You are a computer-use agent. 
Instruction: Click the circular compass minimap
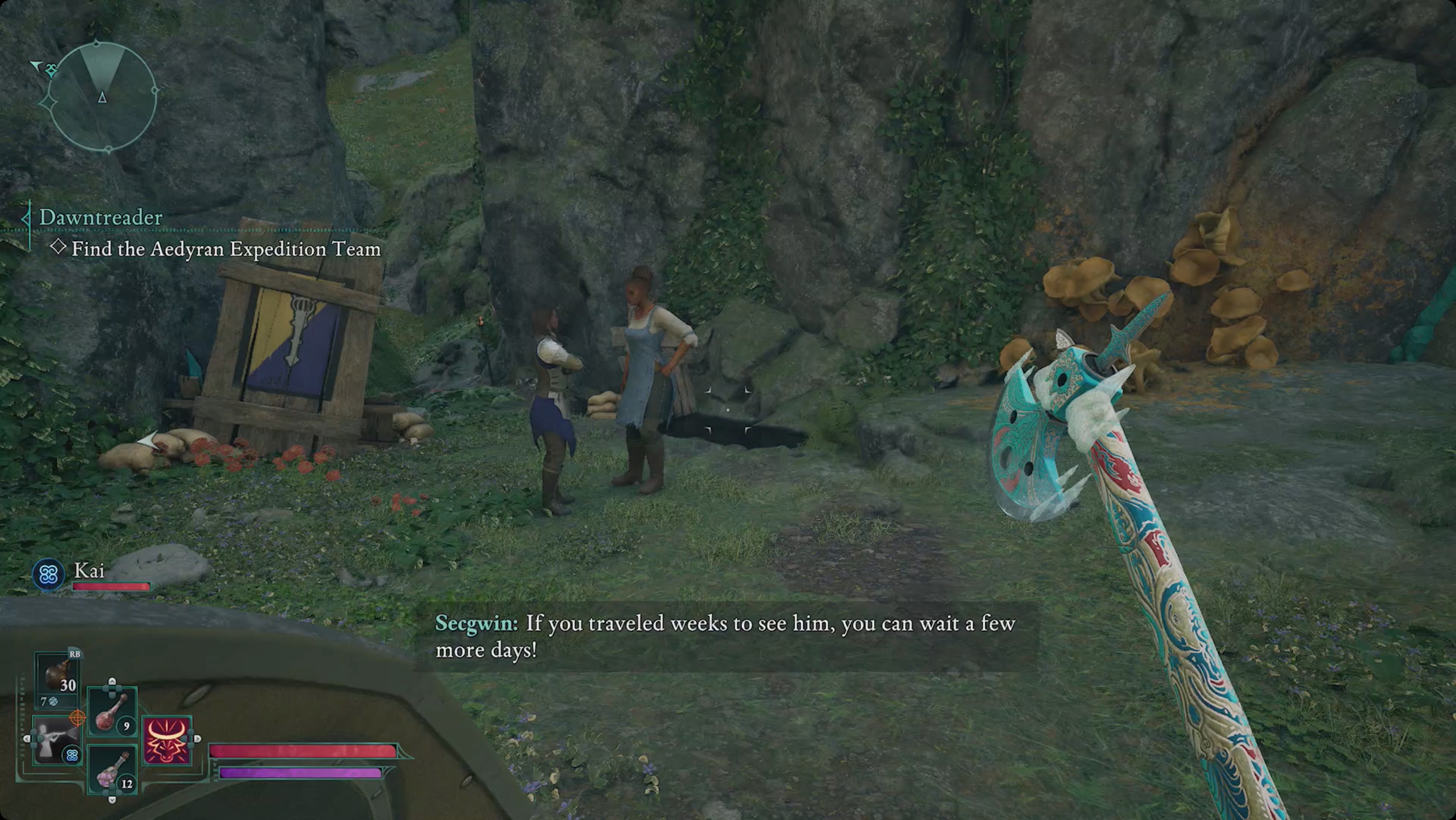pos(102,96)
